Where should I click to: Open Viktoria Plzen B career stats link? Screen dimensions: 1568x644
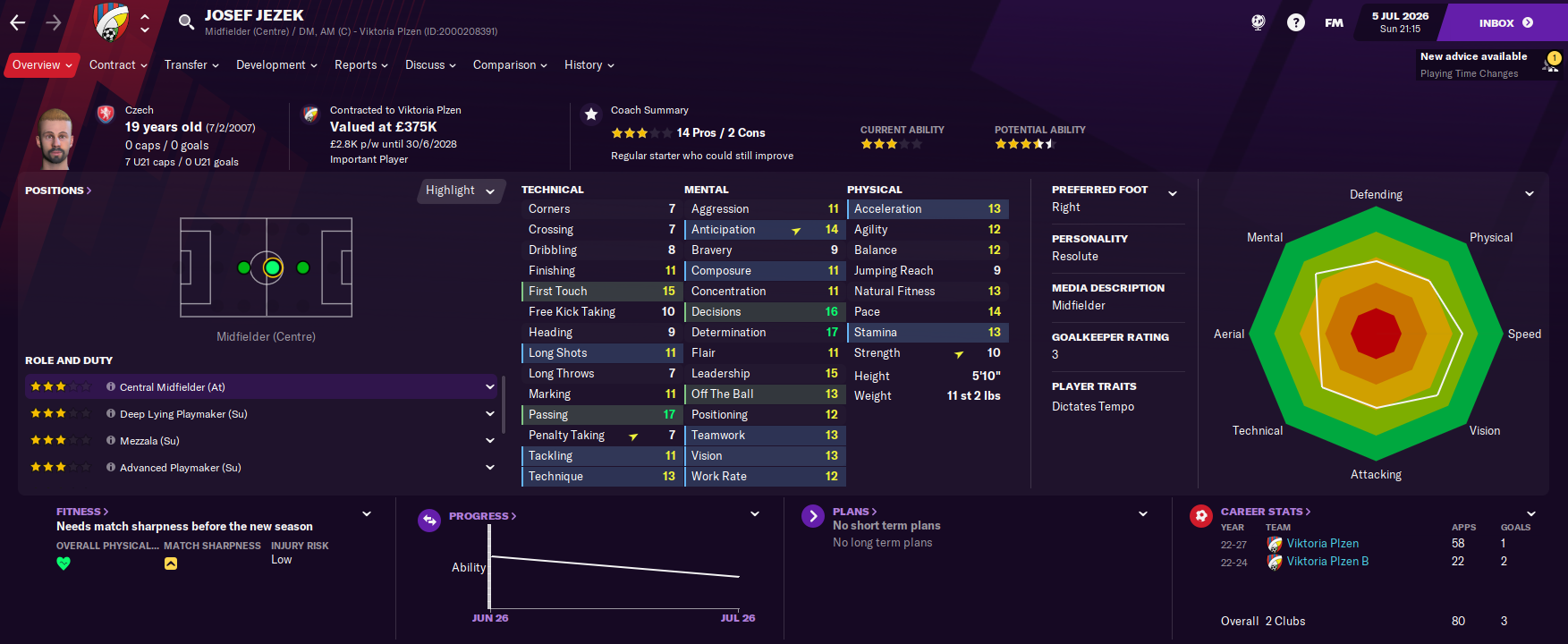1327,562
